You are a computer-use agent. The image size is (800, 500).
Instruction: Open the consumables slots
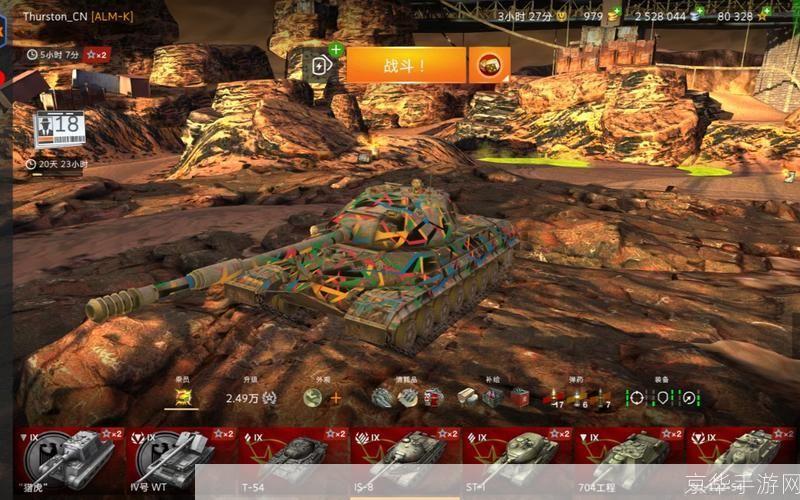[x=406, y=397]
